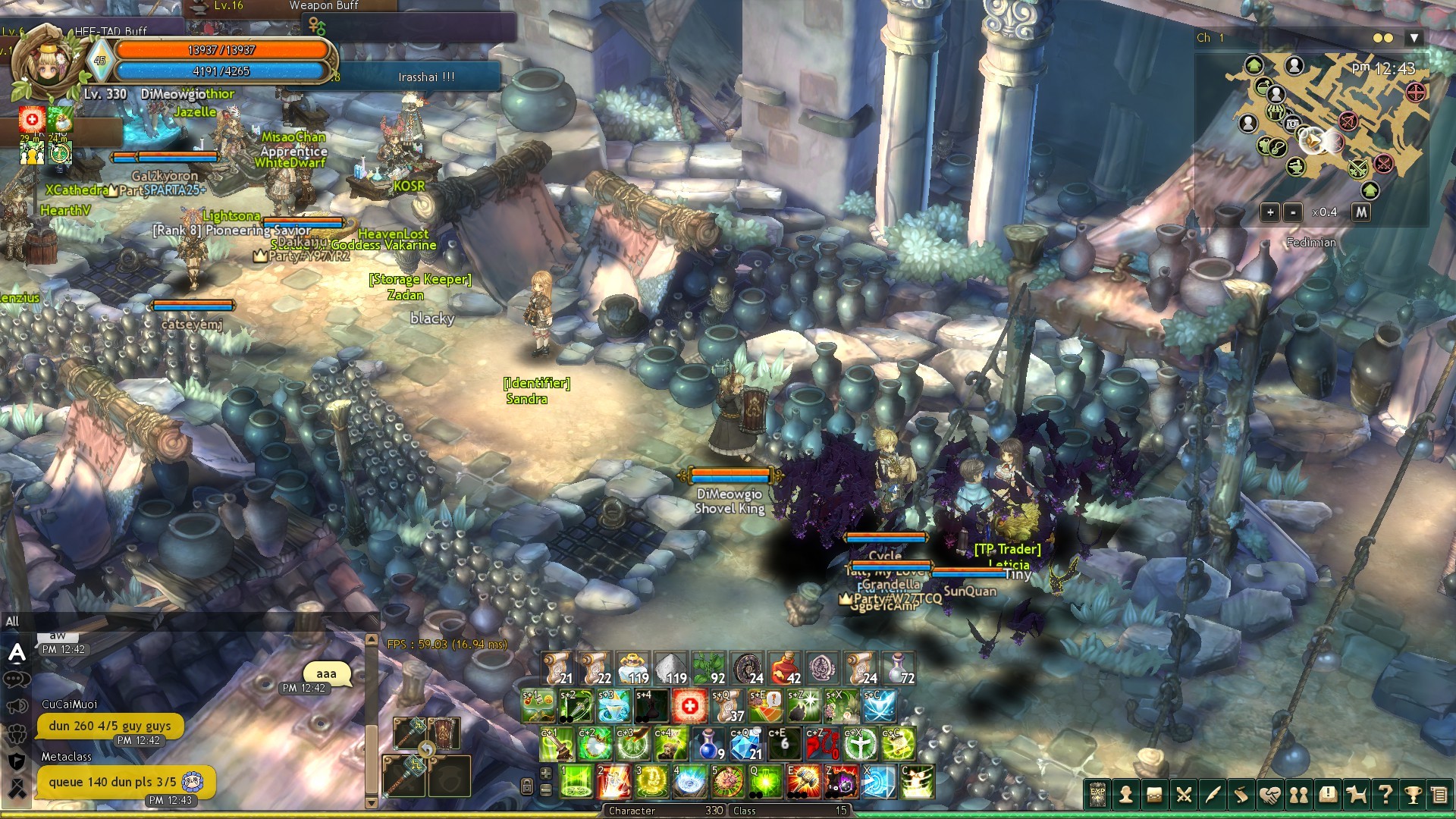Open the help question mark menu icon
The height and width of the screenshot is (819, 1456).
1385,795
